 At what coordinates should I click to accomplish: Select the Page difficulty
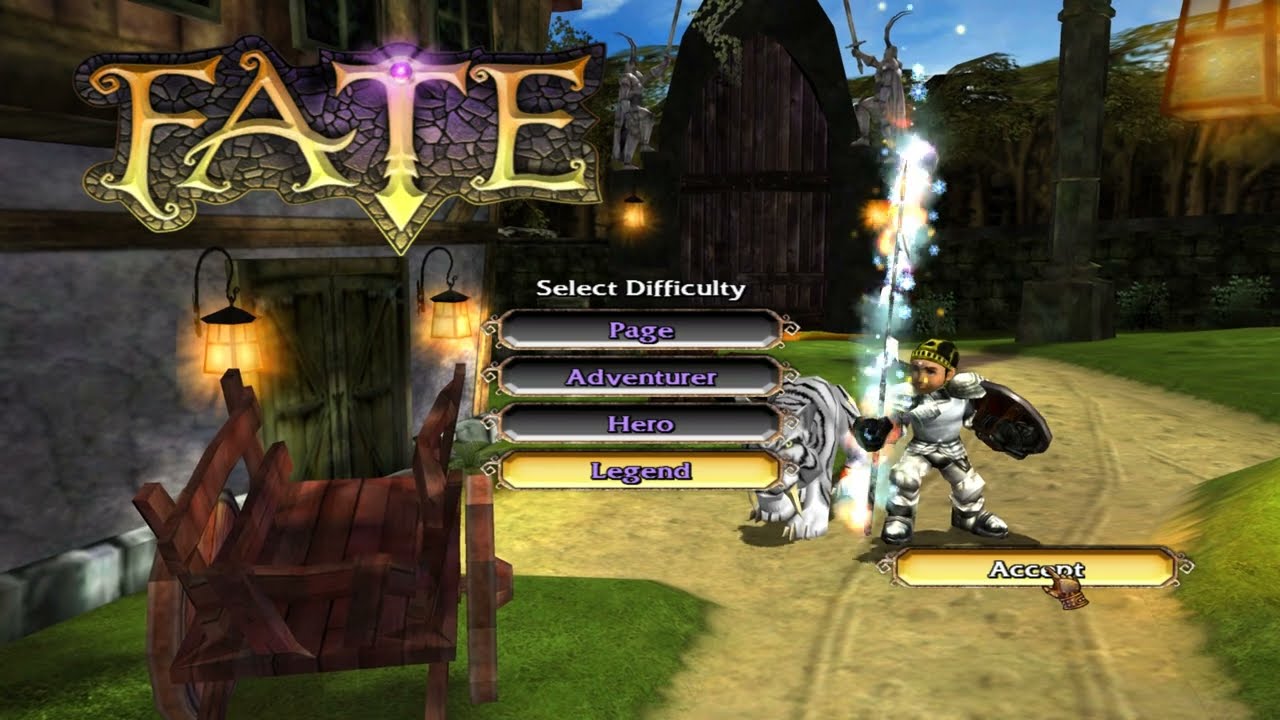pos(640,330)
